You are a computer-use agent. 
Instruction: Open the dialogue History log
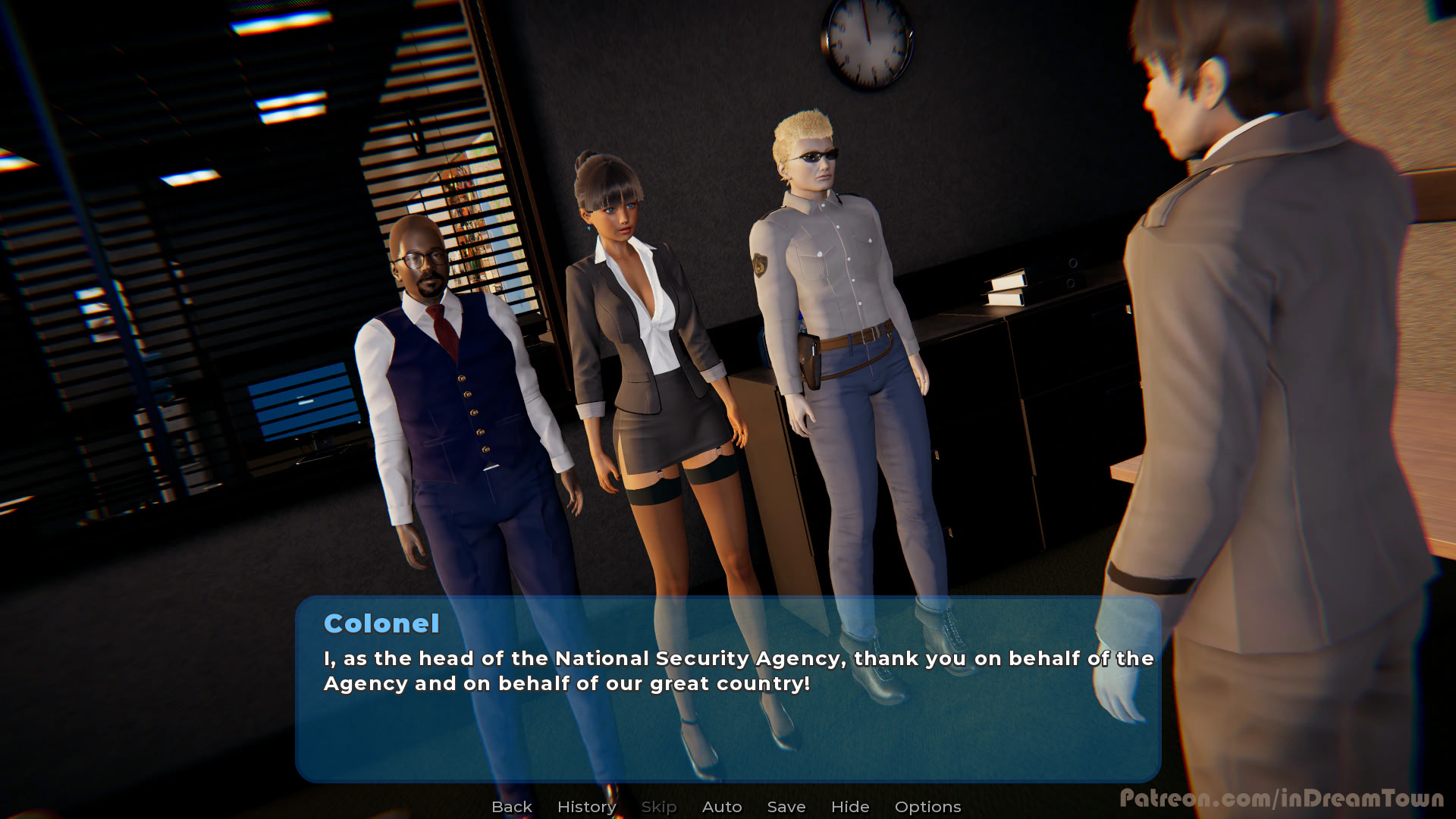point(586,807)
